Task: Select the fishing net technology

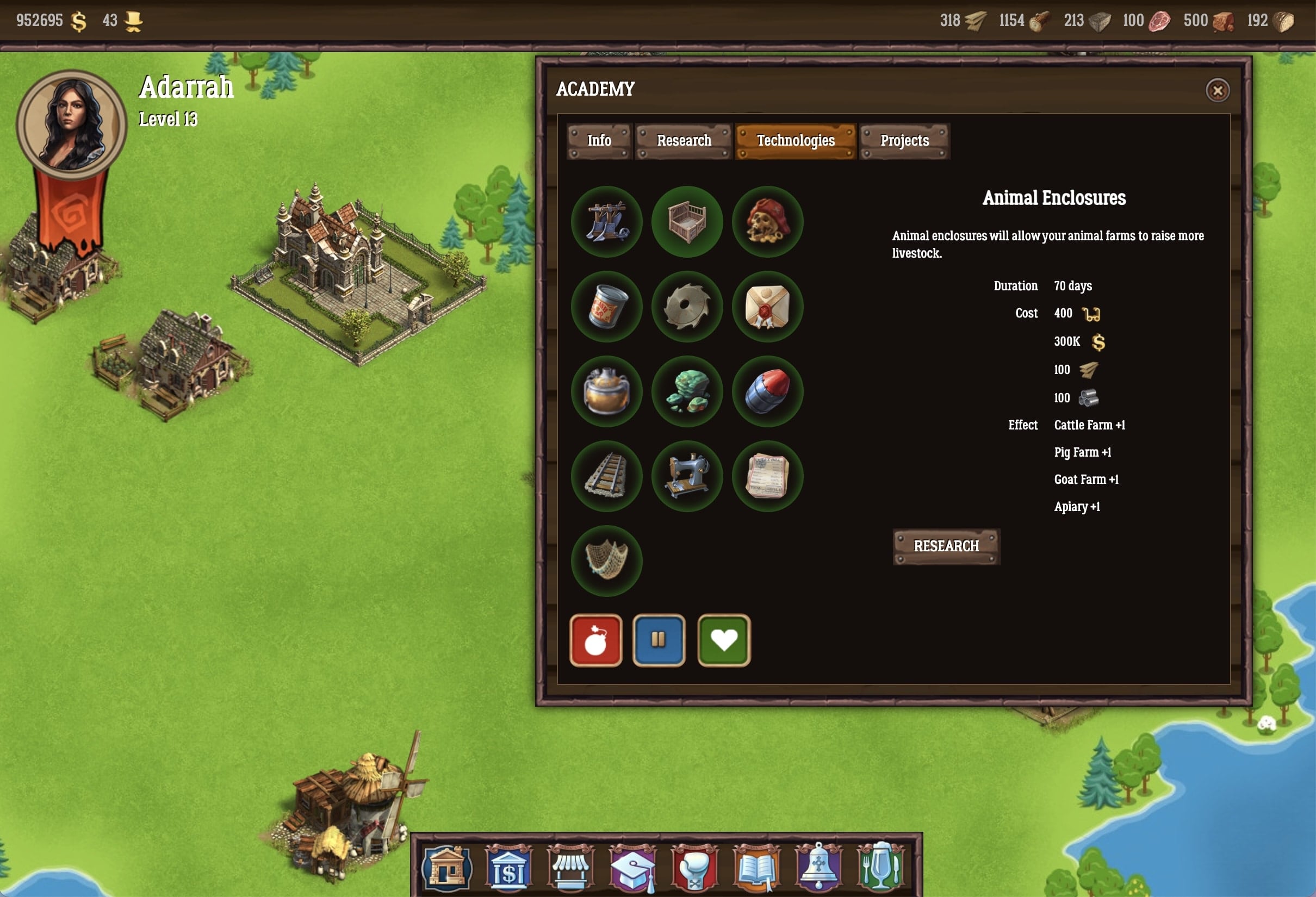Action: [x=606, y=561]
